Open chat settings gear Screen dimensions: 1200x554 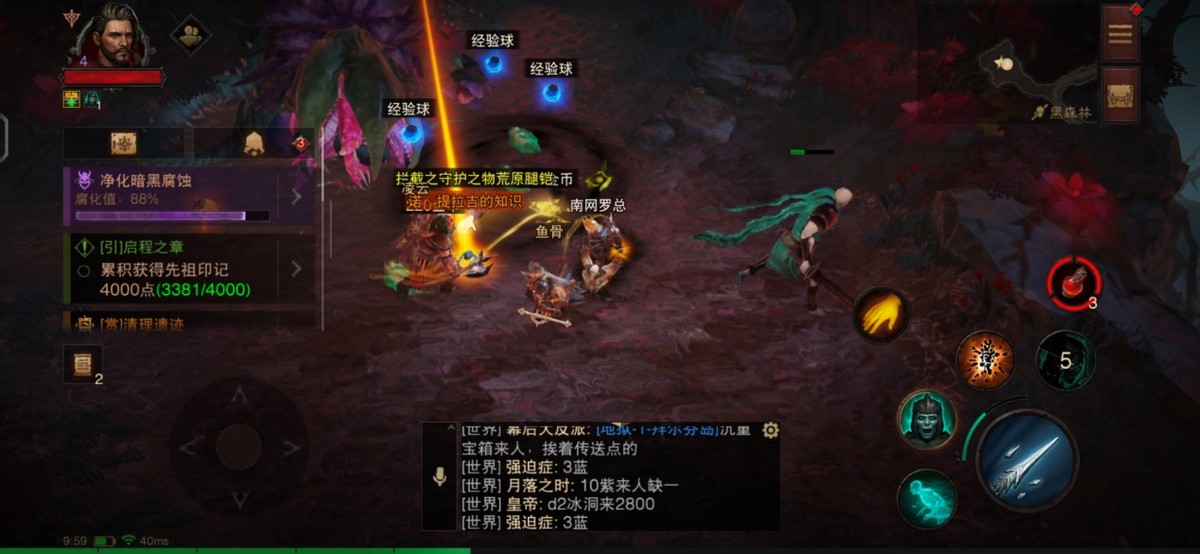770,430
